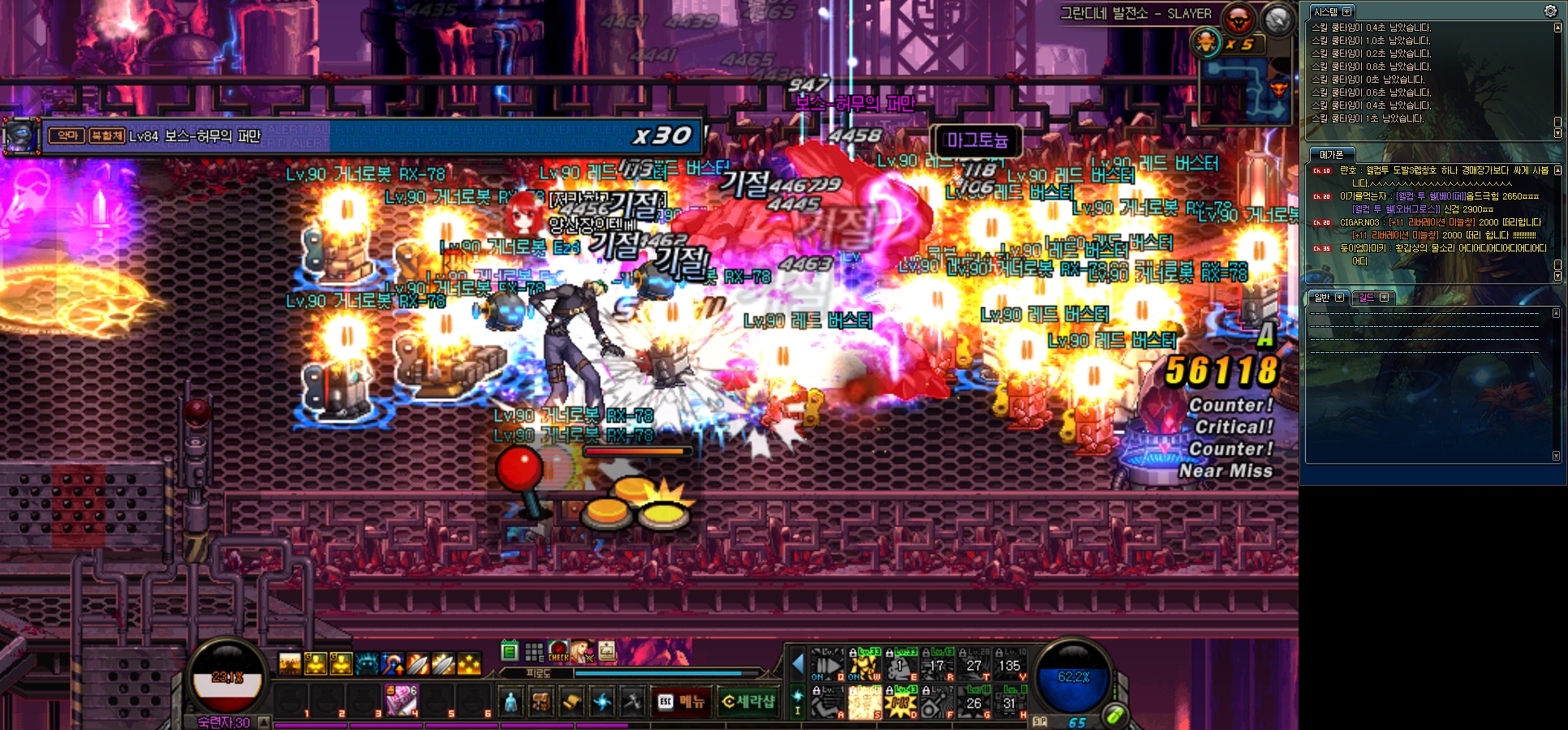Open the ESC 메뉴 menu button
The image size is (1568, 730).
point(682,702)
